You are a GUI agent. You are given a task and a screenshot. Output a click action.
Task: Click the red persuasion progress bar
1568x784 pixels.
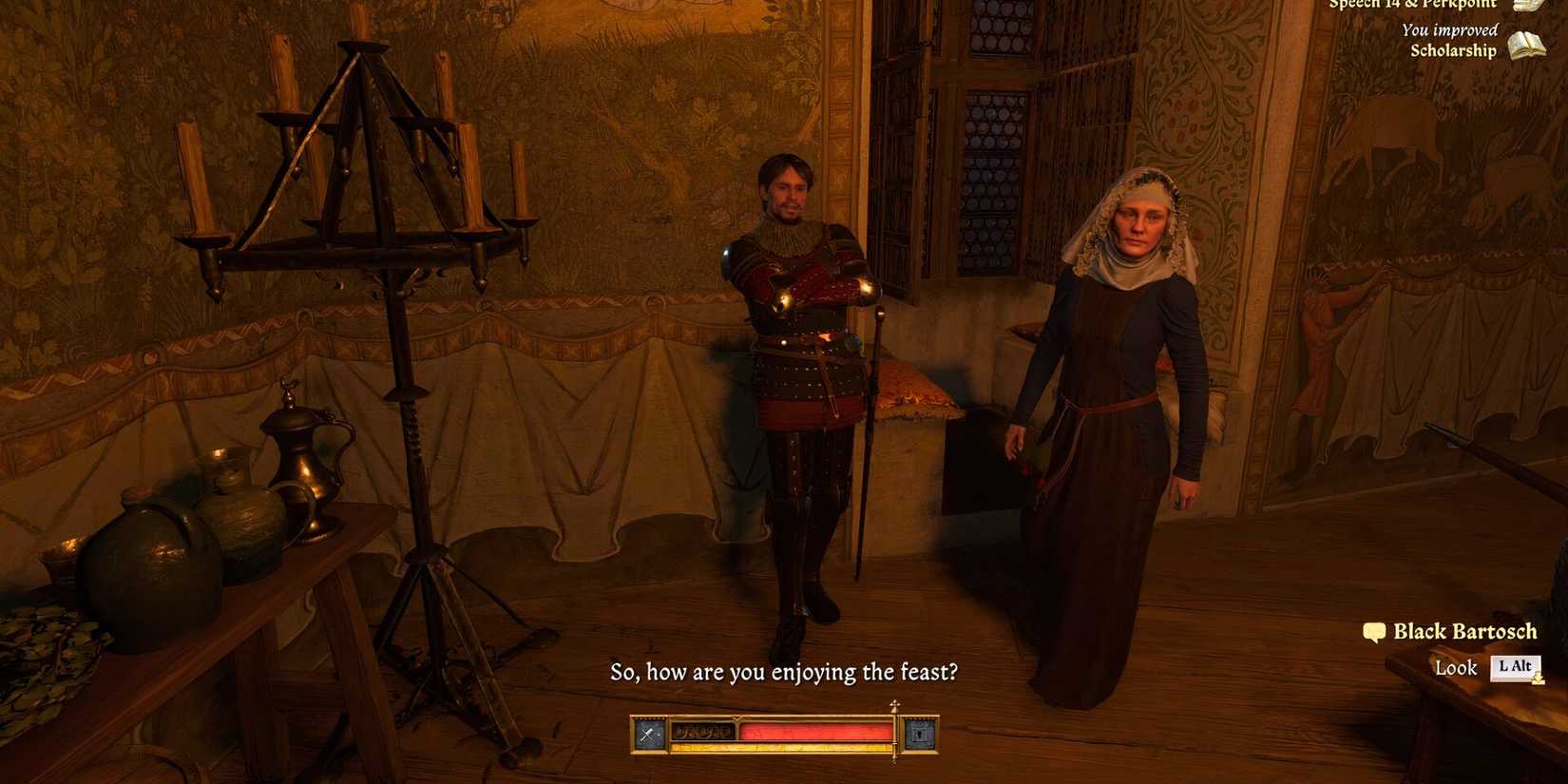tap(817, 732)
